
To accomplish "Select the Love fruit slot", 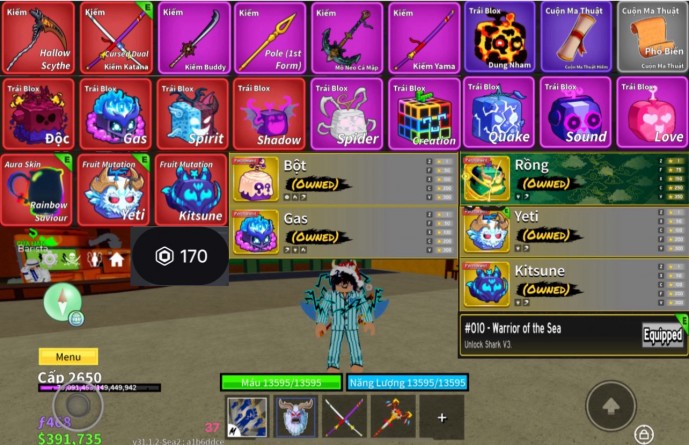I will coord(652,114).
